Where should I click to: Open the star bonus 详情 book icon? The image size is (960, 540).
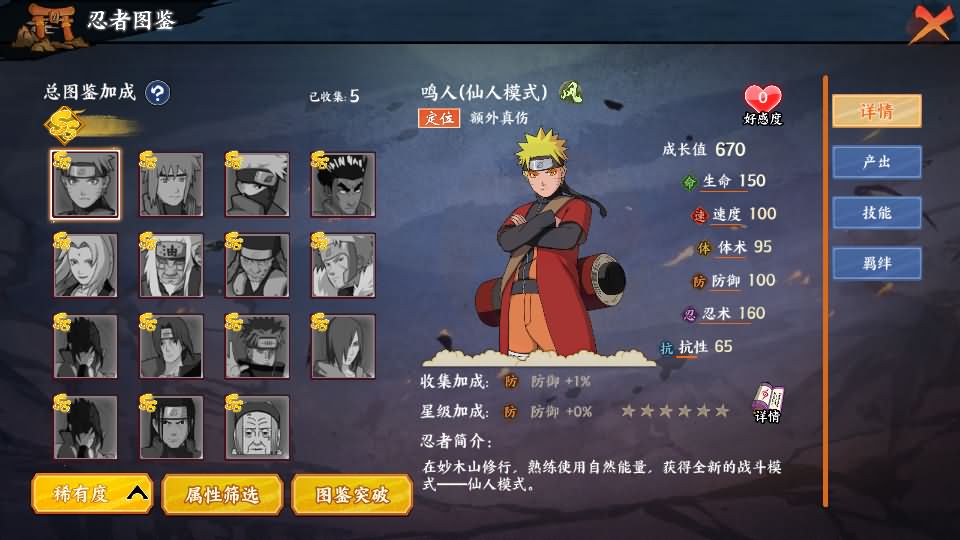[x=767, y=402]
